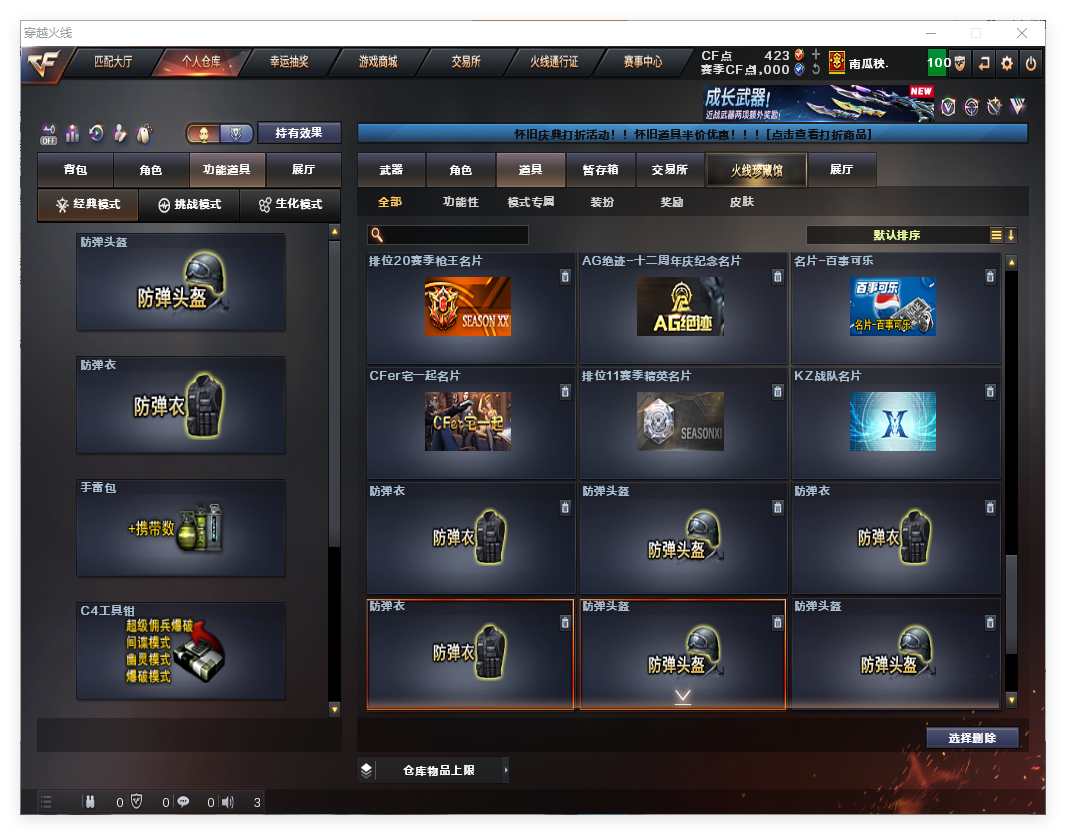1066x835 pixels.
Task: Go to 幸运抽奖 lucky draw
Action: [x=289, y=62]
